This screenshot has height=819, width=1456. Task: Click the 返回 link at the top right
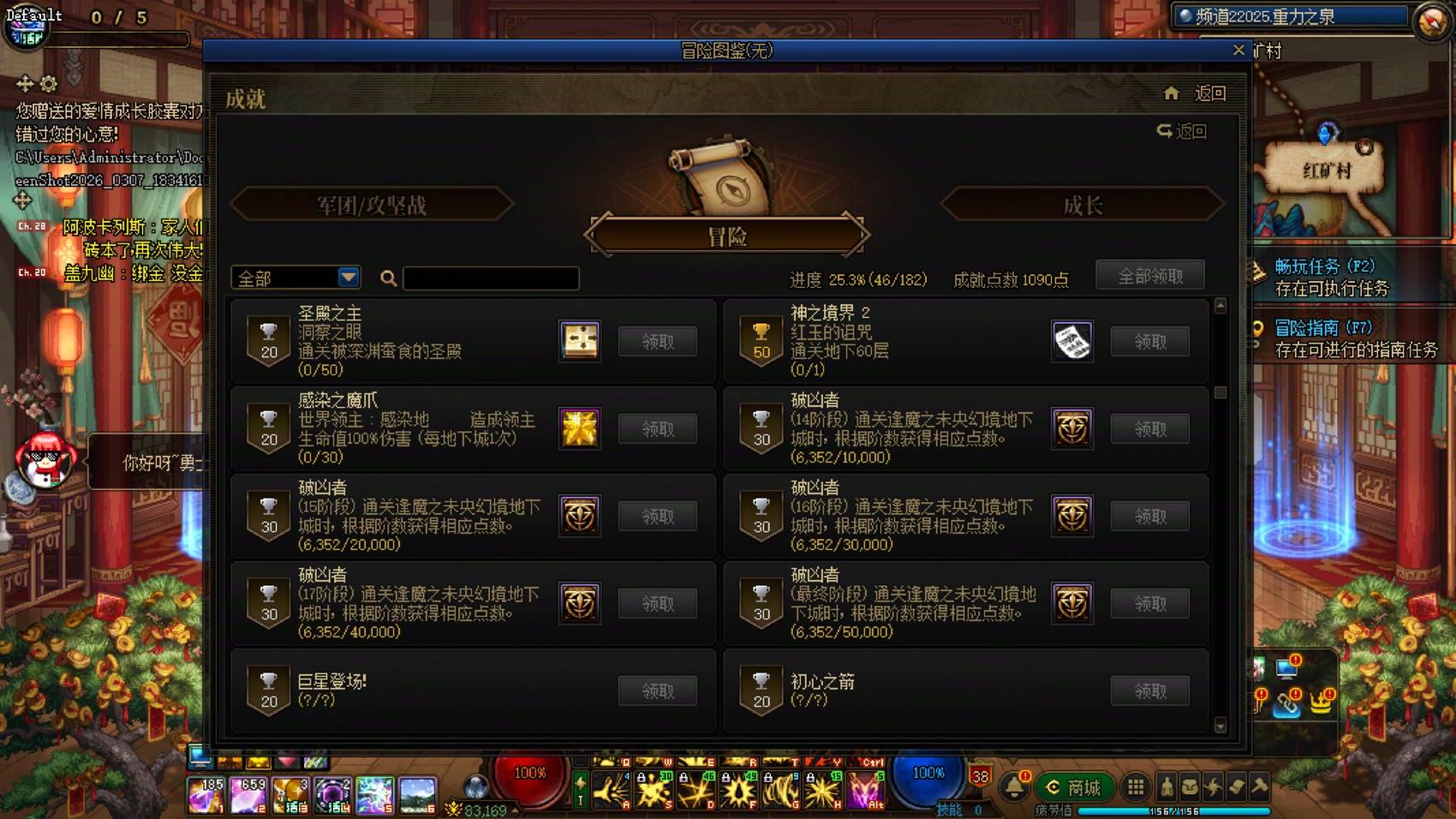tap(1211, 93)
